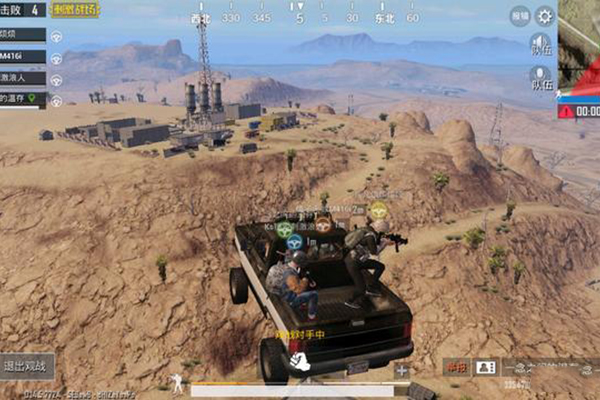
Task: Open the player profile card icon
Action: pyautogui.click(x=485, y=368)
